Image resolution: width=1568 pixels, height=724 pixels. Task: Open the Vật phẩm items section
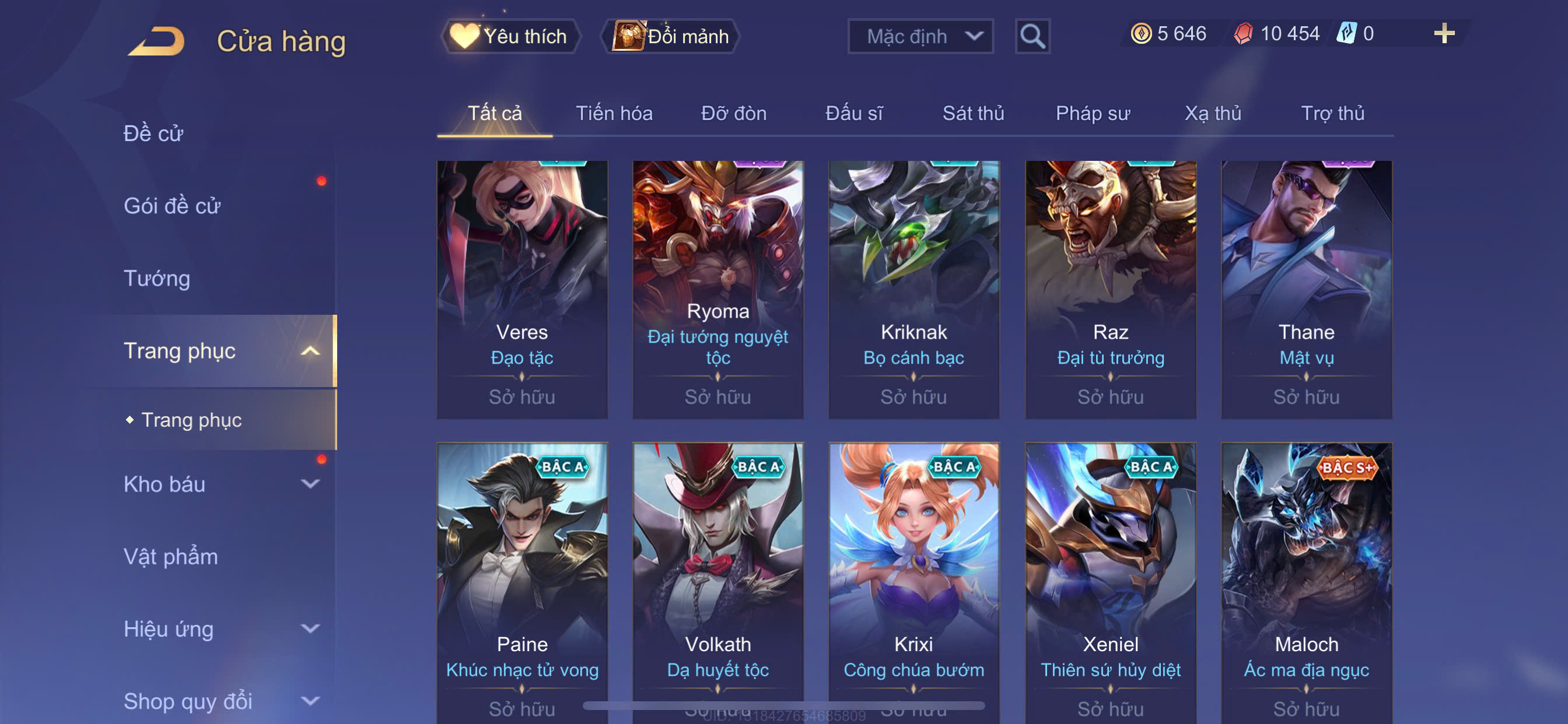(170, 557)
